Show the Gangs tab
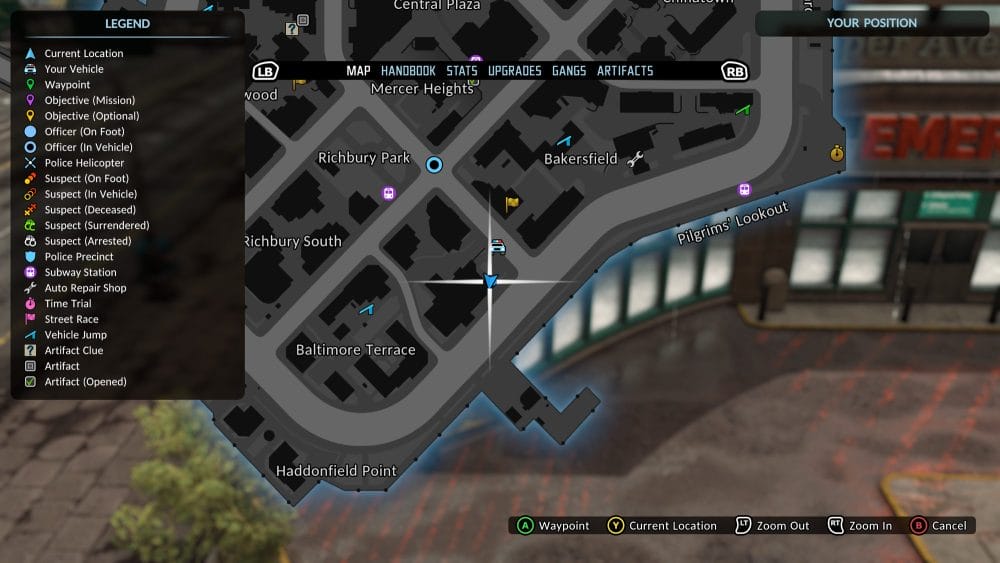Screen dimensions: 1000x563 tap(569, 71)
